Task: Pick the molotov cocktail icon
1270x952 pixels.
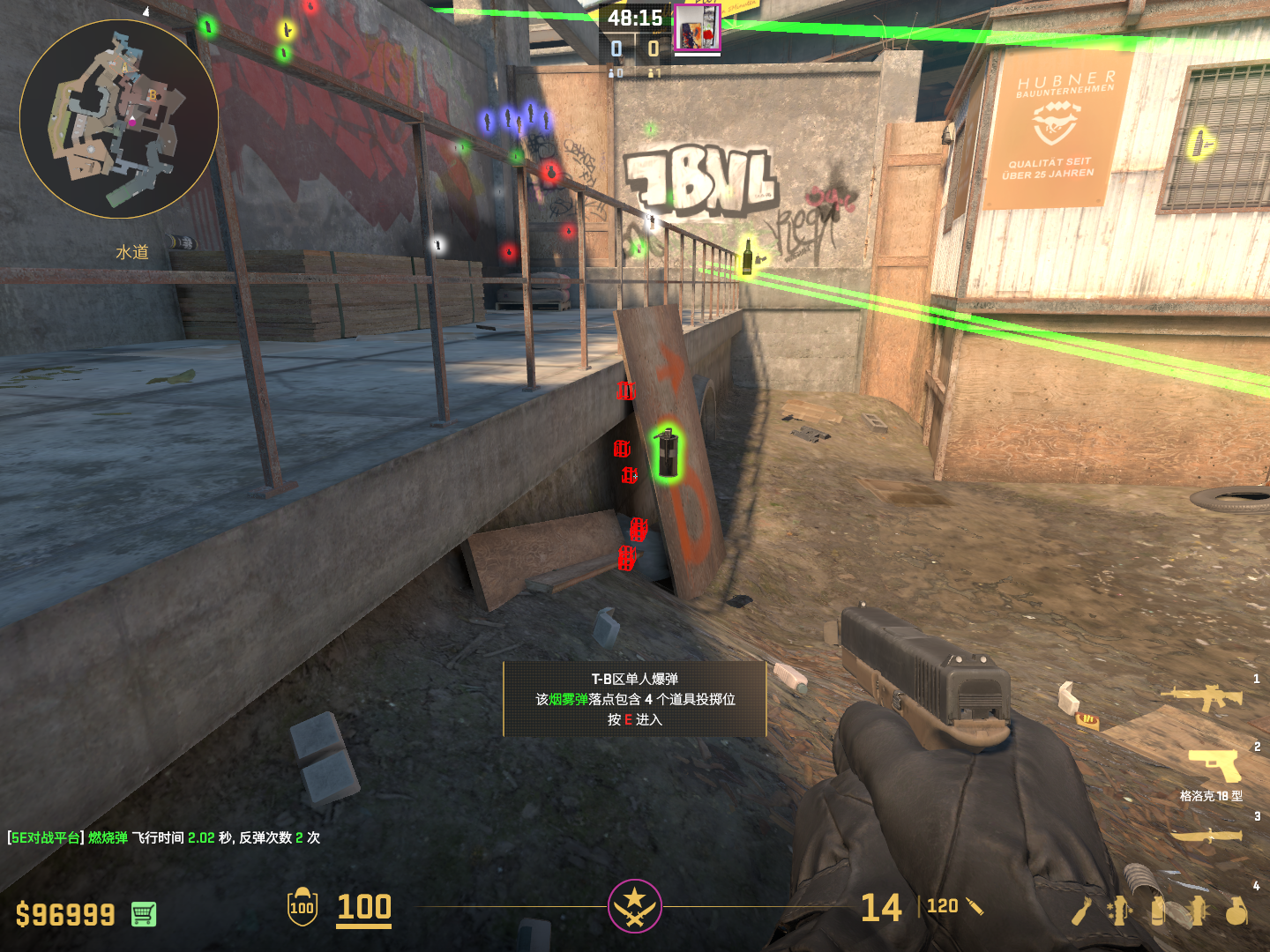Action: coord(1082,911)
